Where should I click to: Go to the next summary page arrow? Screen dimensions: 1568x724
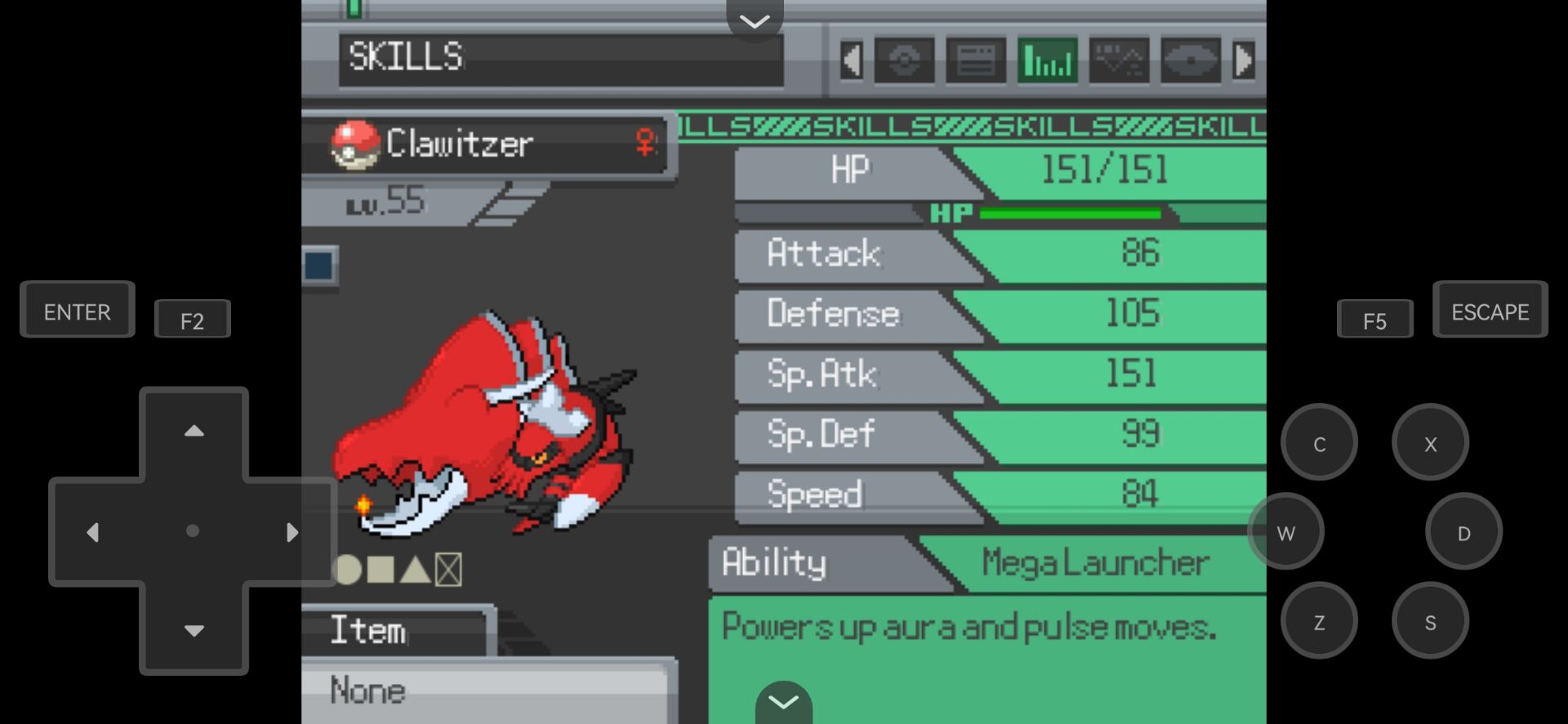click(x=1244, y=60)
